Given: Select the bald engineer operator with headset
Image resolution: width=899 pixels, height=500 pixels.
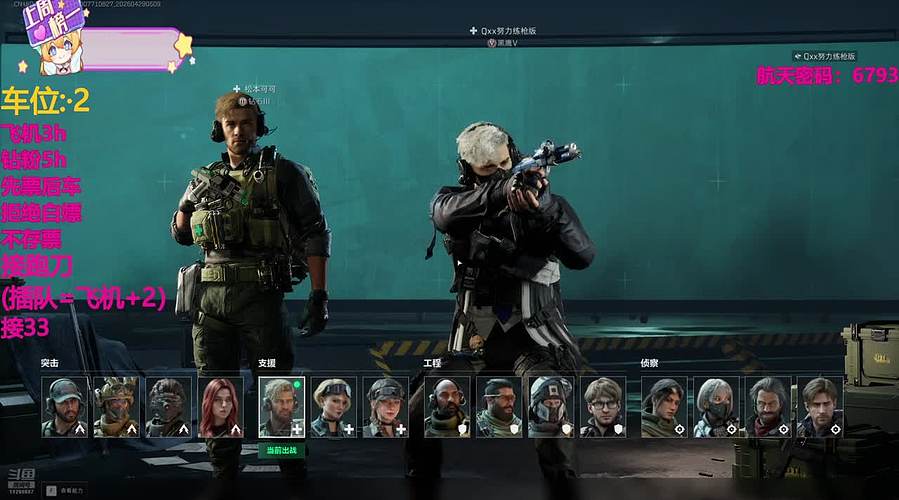Looking at the screenshot, I should 446,407.
